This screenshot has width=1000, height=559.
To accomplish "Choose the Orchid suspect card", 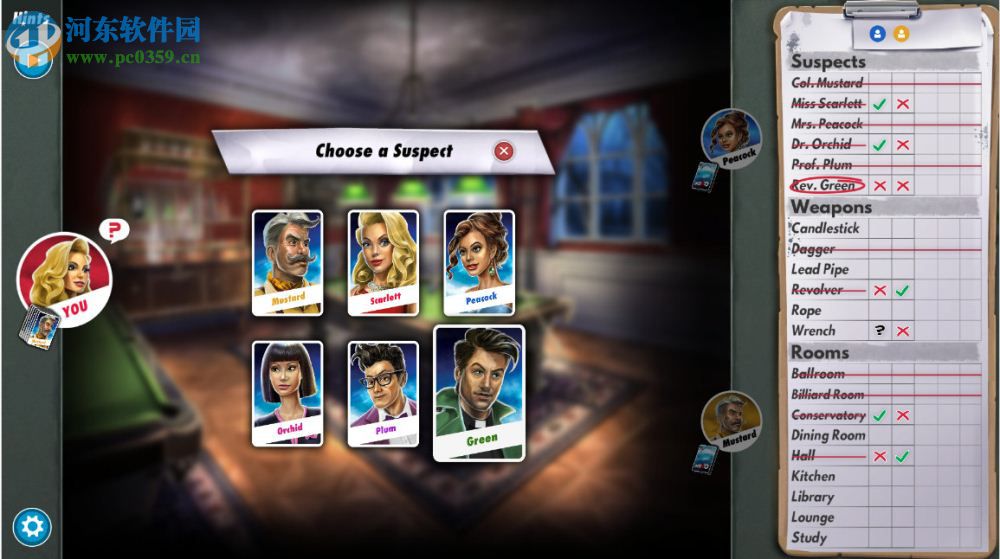I will (x=287, y=393).
